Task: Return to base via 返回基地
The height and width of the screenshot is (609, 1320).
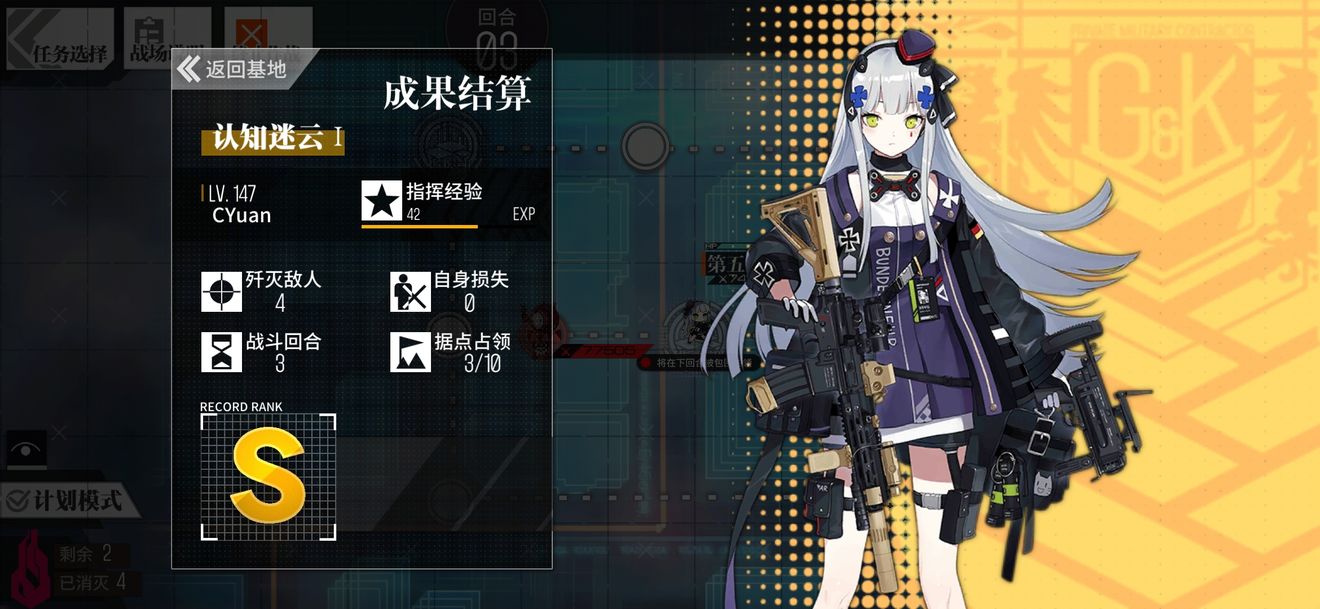Action: click(x=234, y=69)
